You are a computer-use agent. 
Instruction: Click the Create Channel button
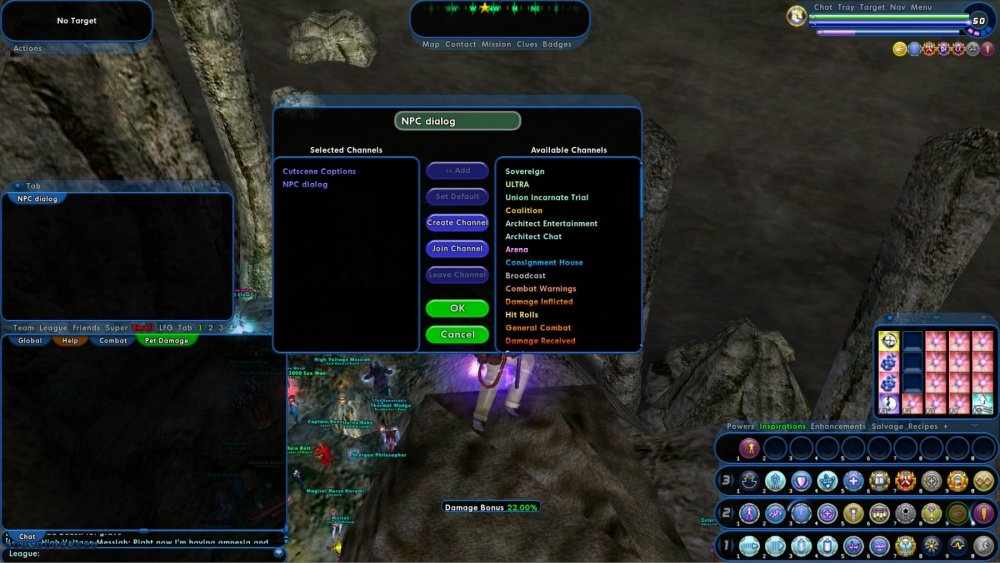click(457, 223)
